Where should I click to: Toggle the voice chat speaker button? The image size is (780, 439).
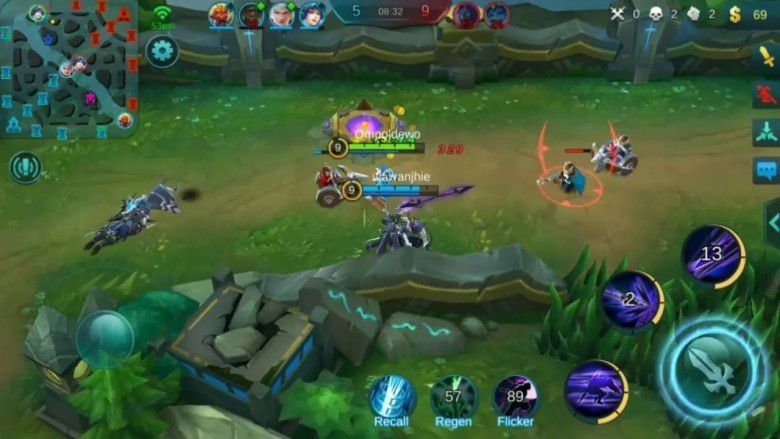coord(25,167)
